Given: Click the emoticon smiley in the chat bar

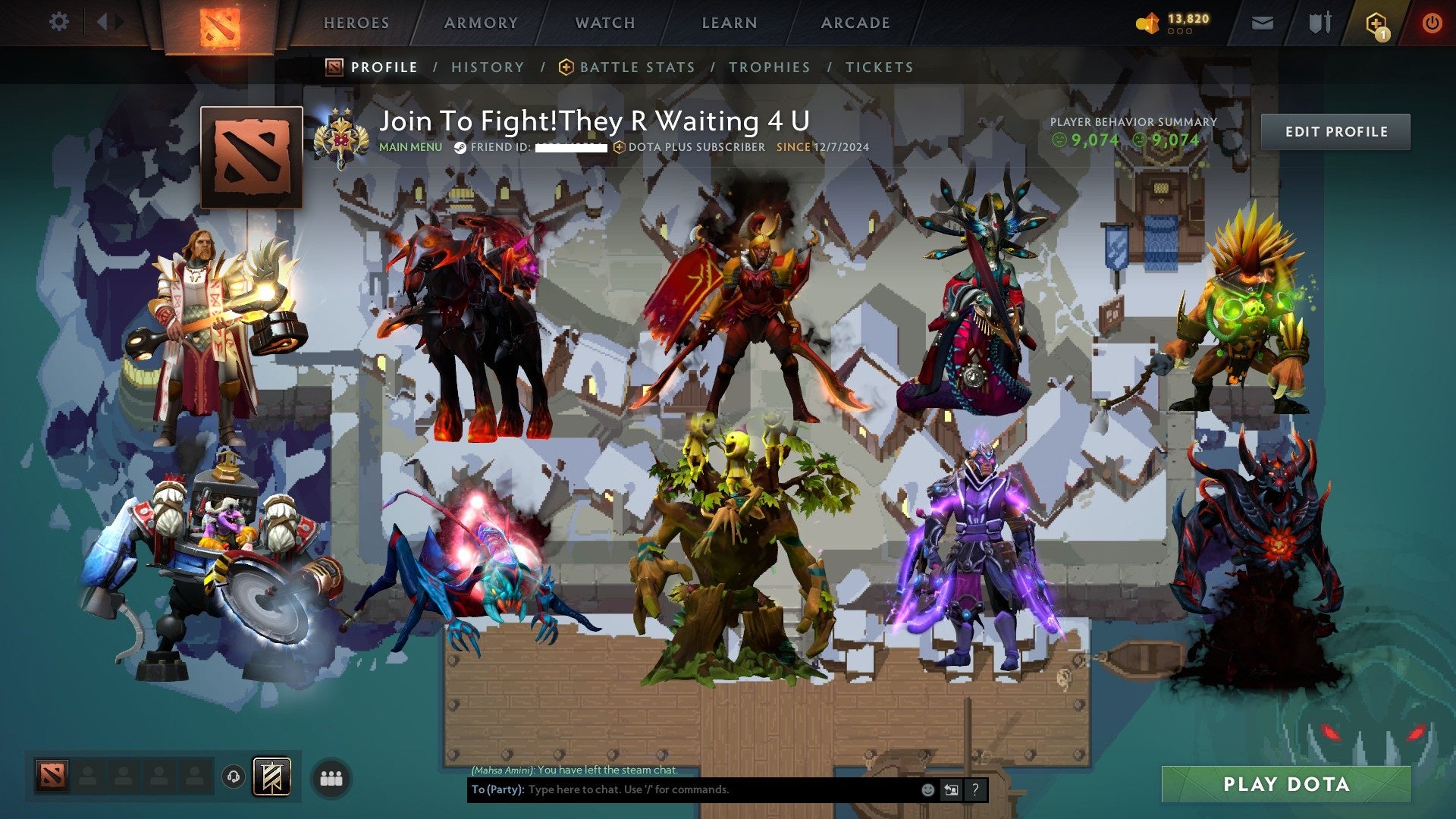Looking at the screenshot, I should (927, 789).
